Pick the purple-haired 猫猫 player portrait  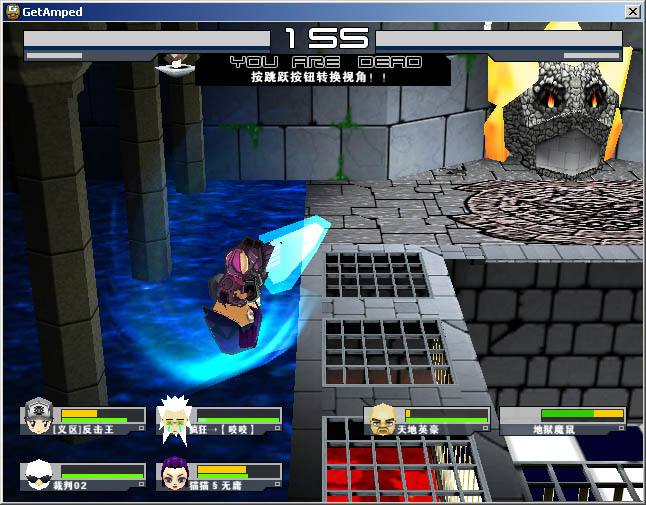pyautogui.click(x=174, y=474)
